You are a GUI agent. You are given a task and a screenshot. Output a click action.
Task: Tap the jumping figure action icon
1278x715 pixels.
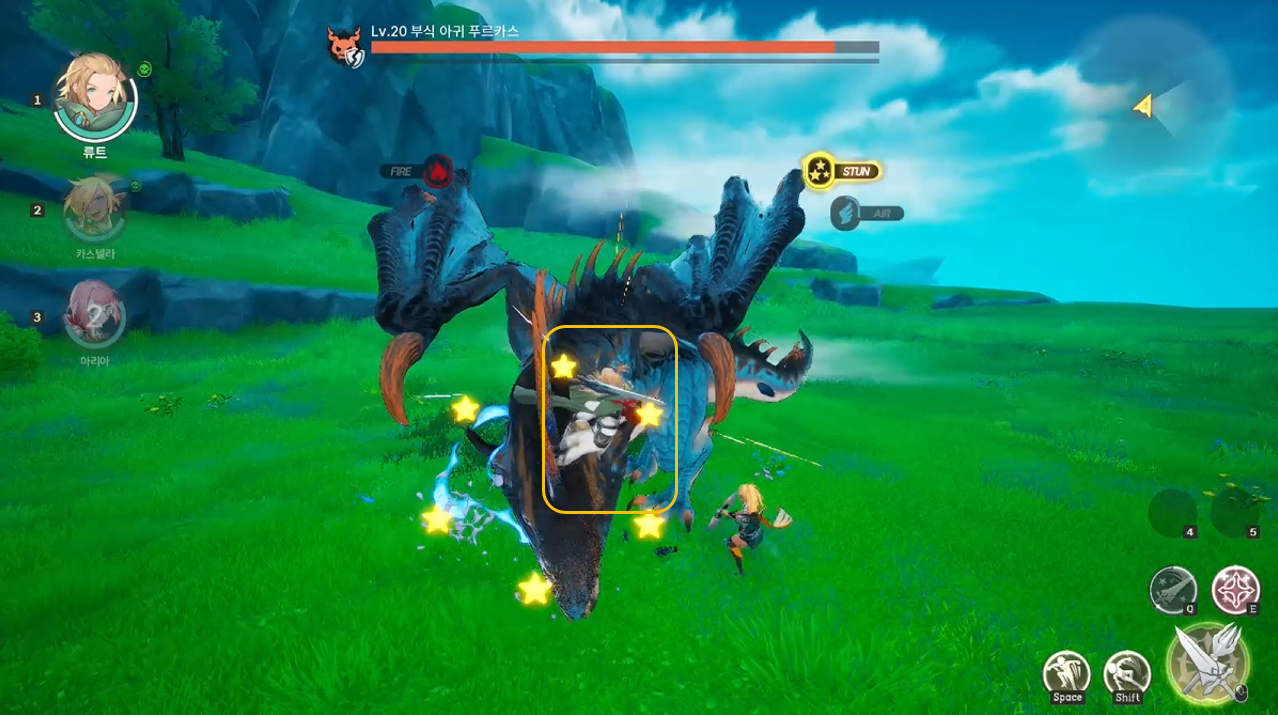coord(1066,673)
